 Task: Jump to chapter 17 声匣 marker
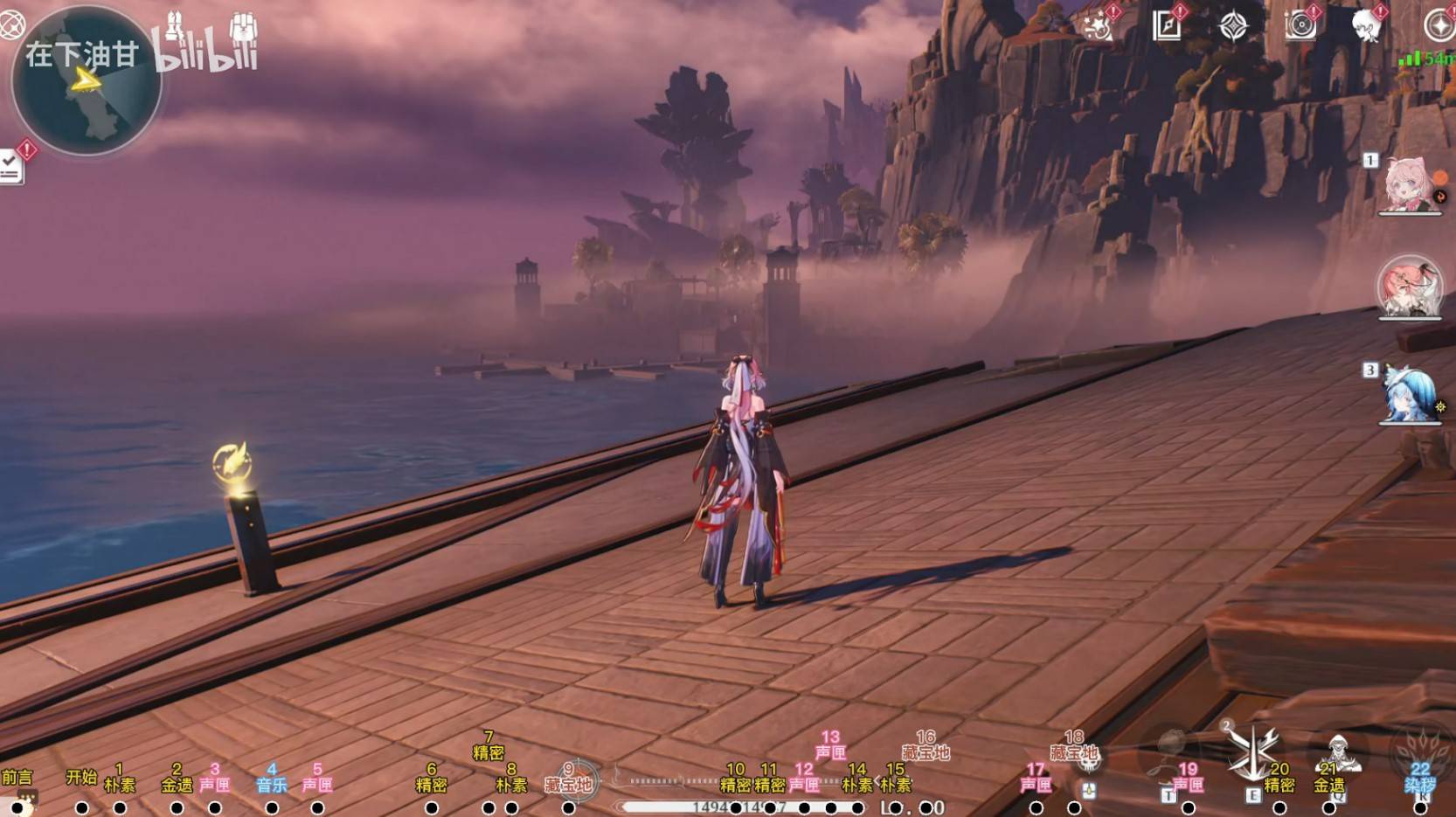[1036, 808]
